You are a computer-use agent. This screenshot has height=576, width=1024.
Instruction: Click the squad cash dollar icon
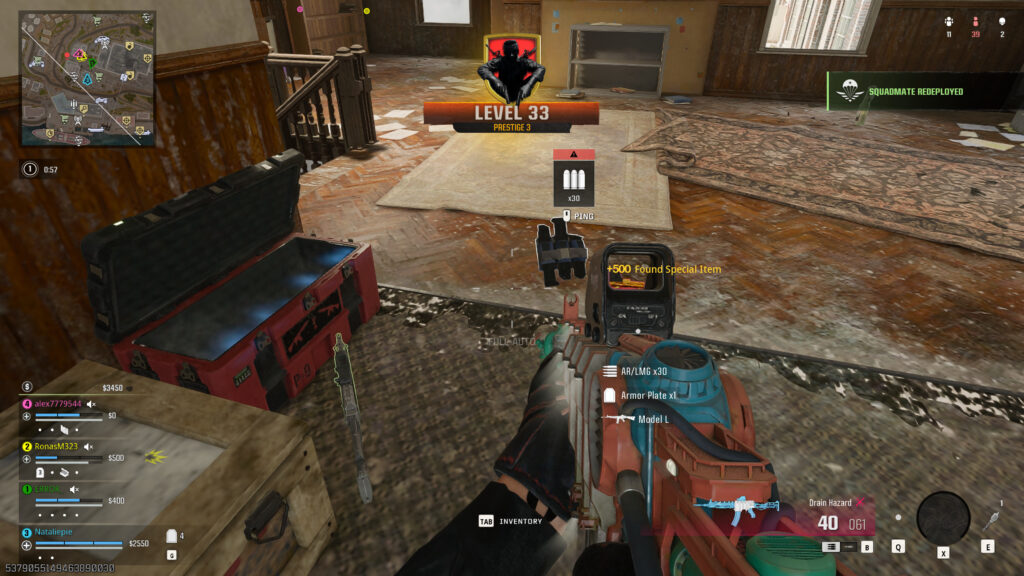pyautogui.click(x=28, y=386)
